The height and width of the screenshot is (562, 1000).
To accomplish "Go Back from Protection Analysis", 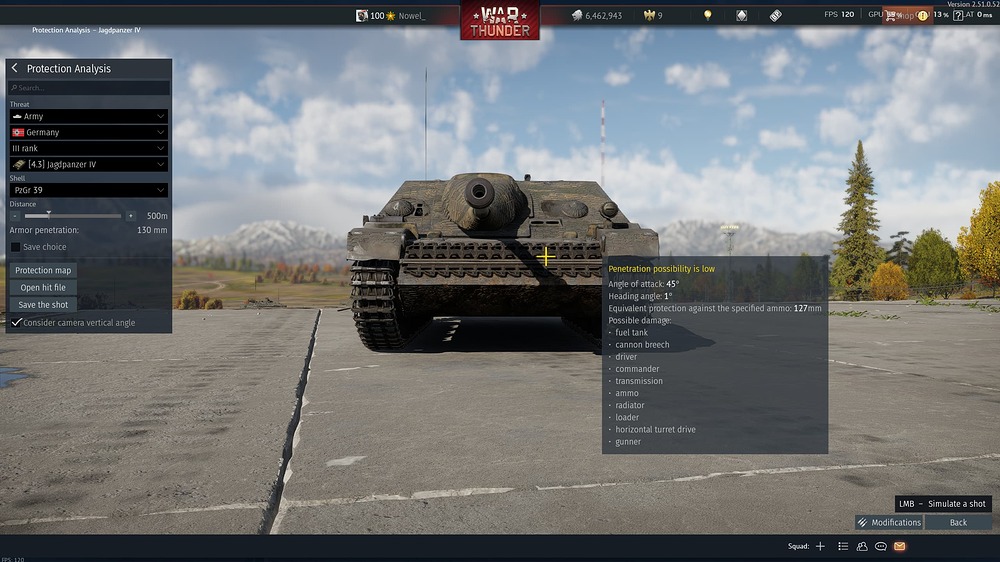I will 958,522.
